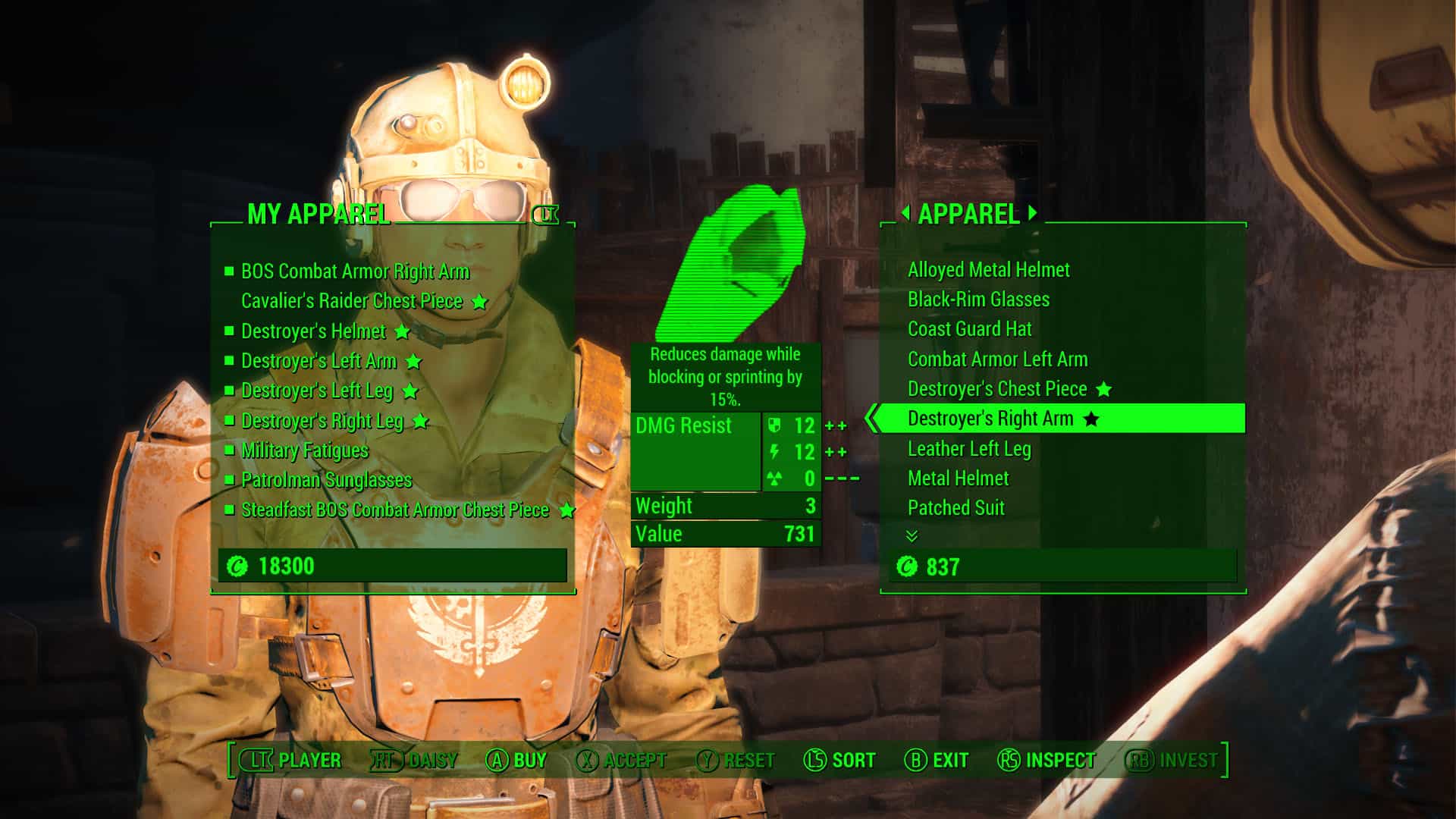Image resolution: width=1456 pixels, height=819 pixels.
Task: Select Military Fatigues from my apparel
Action: 304,450
